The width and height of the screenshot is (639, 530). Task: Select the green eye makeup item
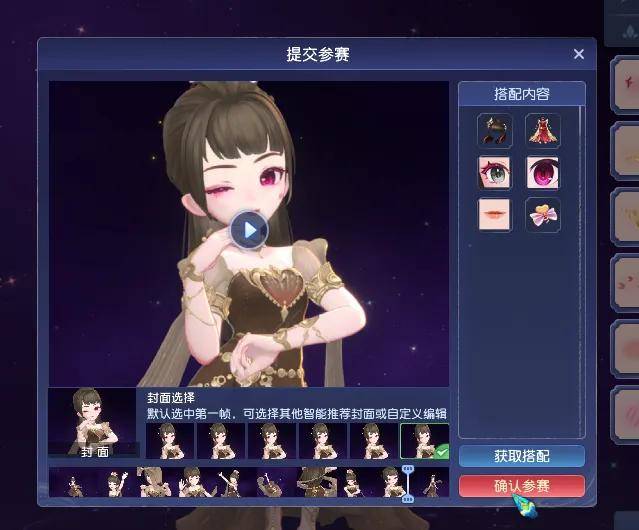494,173
